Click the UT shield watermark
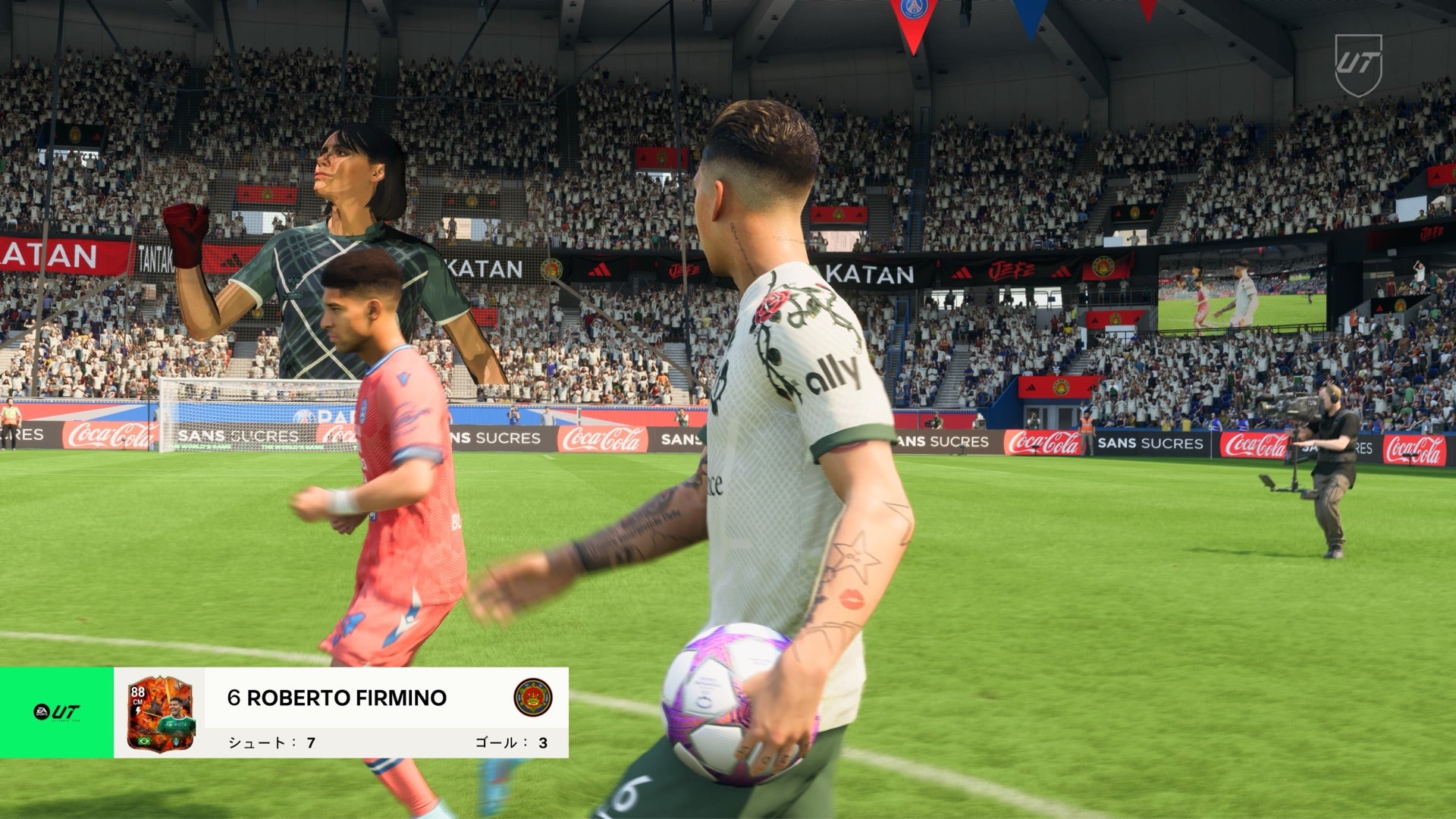 [1358, 64]
